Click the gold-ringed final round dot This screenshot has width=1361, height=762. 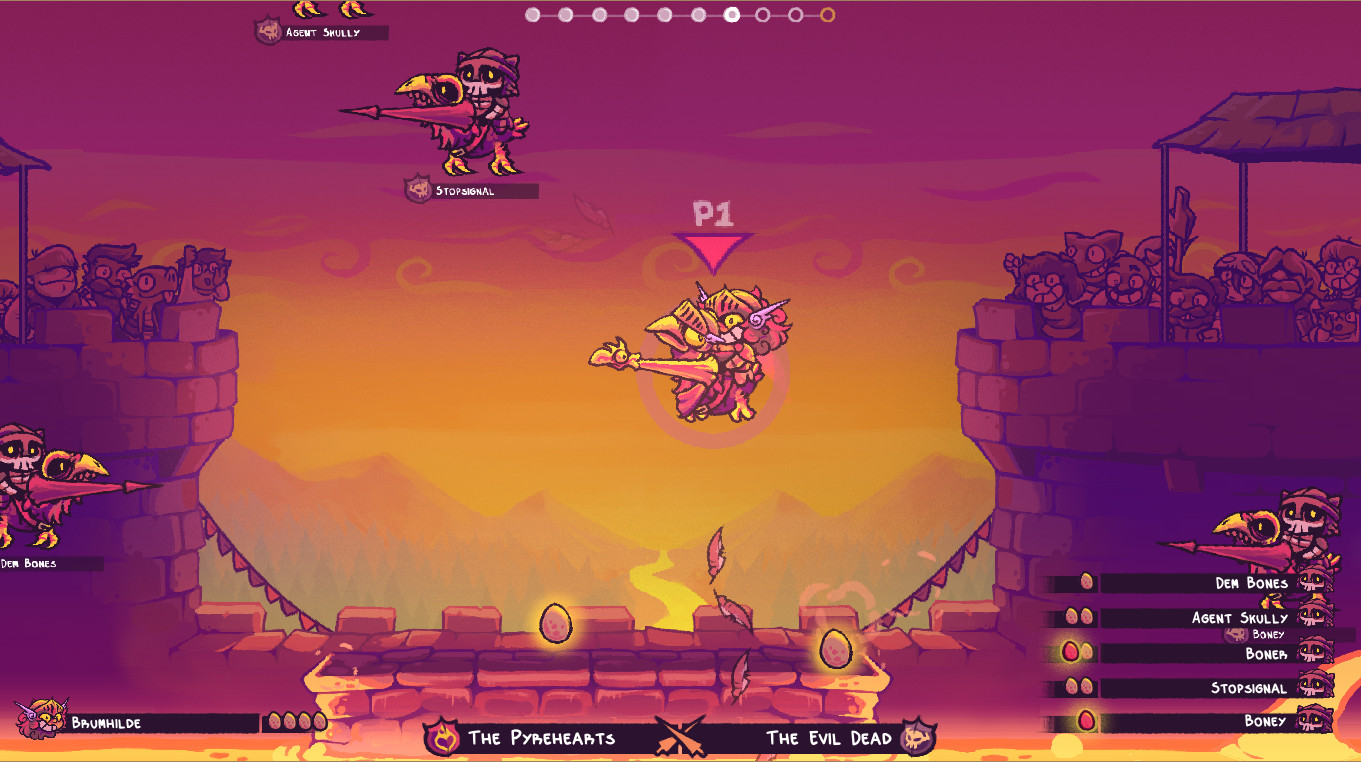point(827,15)
